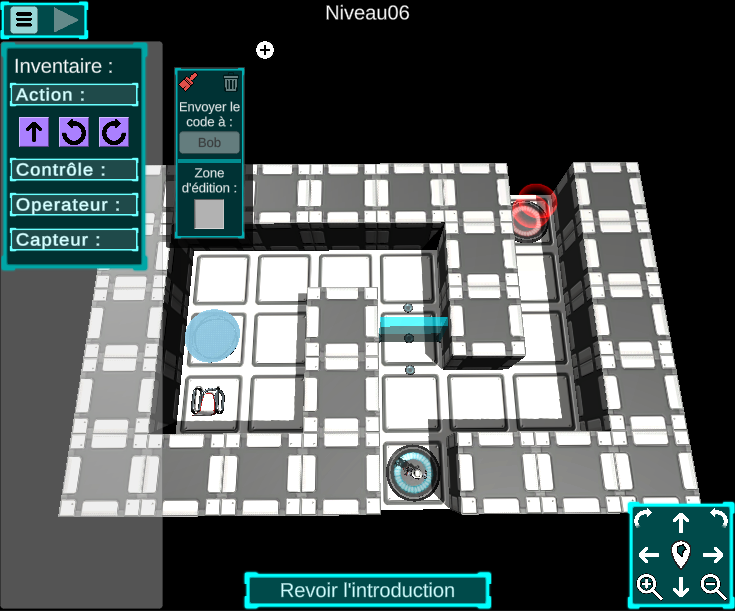
Task: Choose the turn right action block
Action: pos(114,131)
